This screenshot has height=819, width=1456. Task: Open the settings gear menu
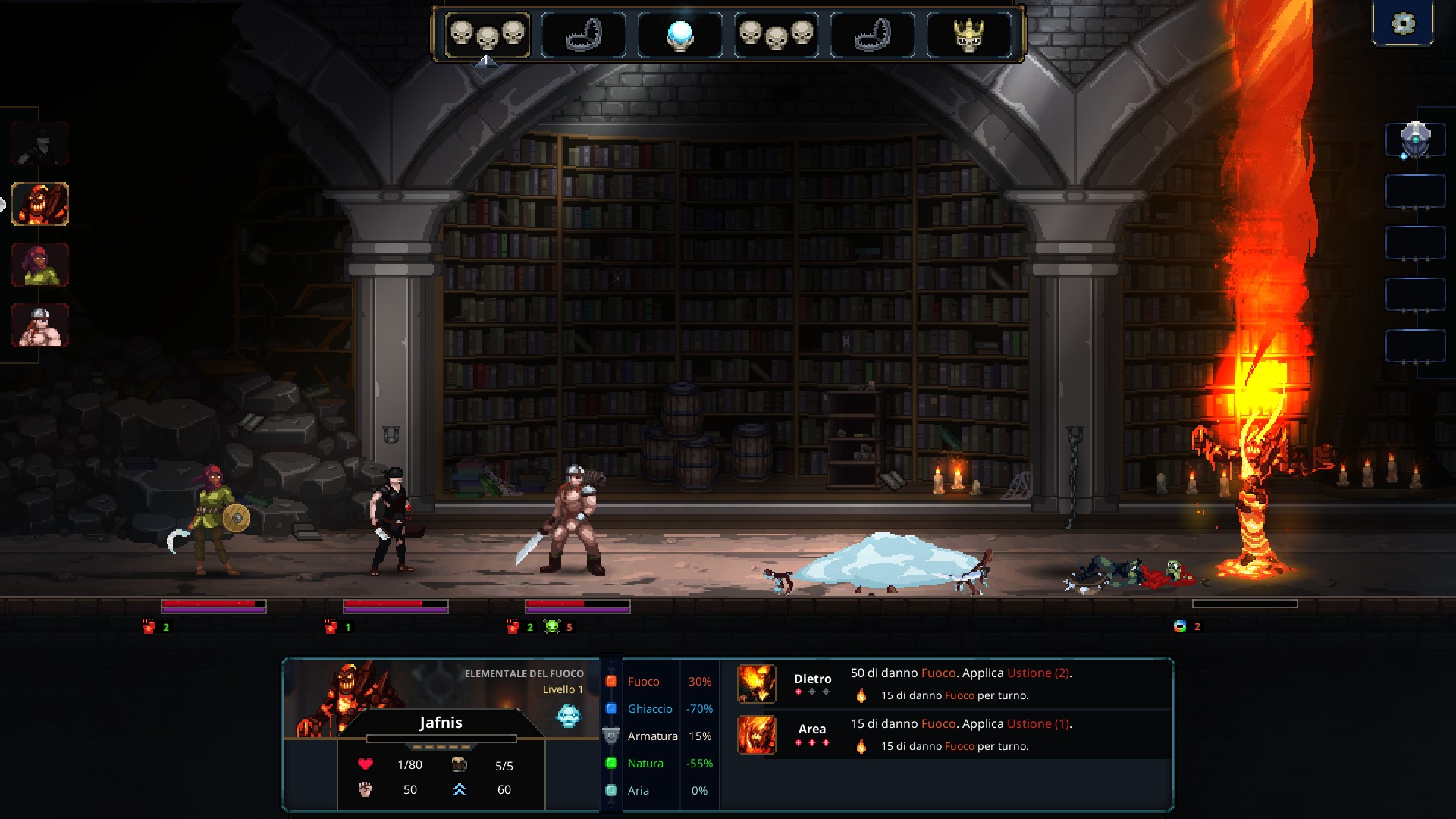click(x=1403, y=24)
